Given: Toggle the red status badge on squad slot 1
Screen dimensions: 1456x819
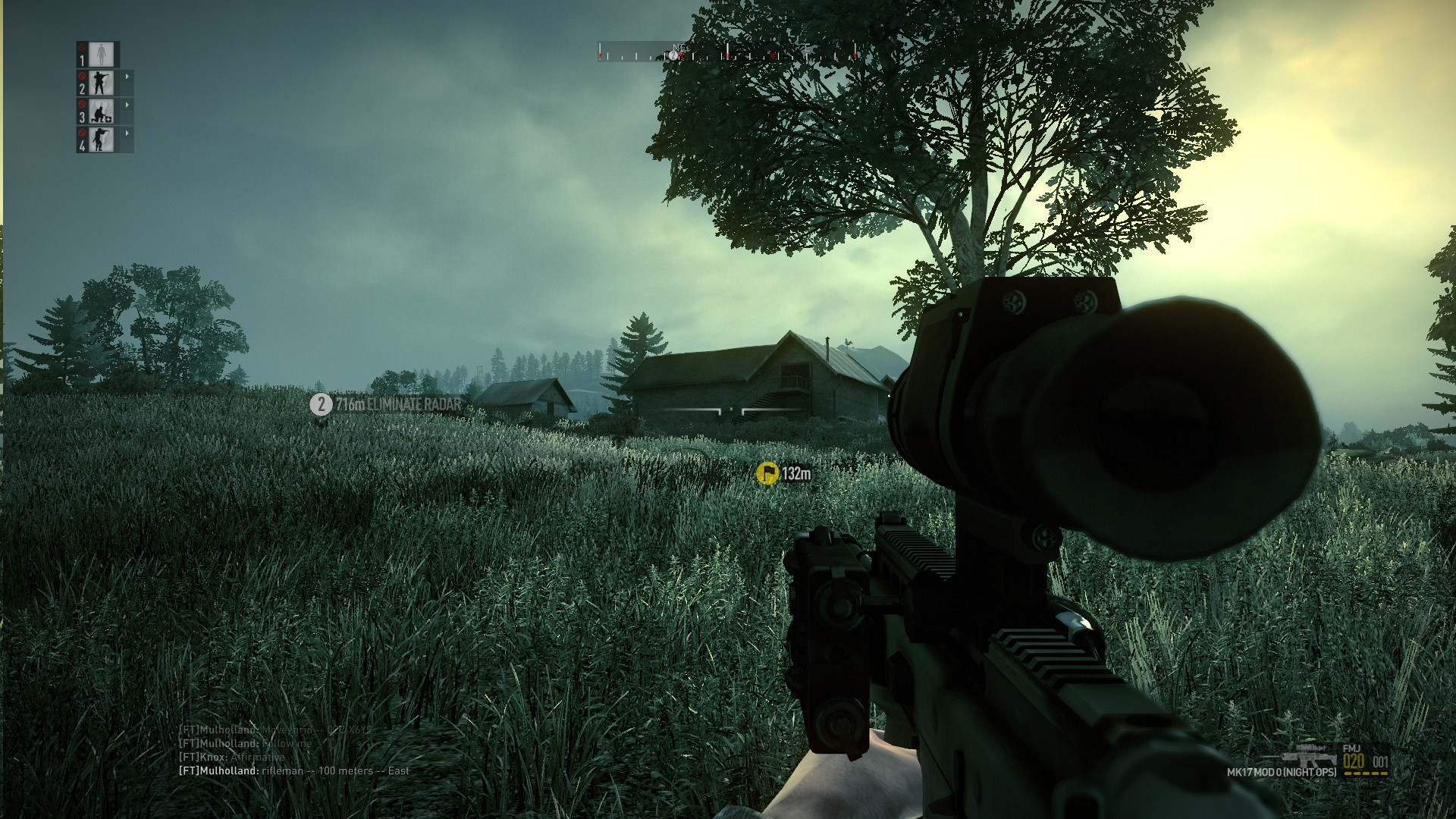Looking at the screenshot, I should (x=81, y=49).
